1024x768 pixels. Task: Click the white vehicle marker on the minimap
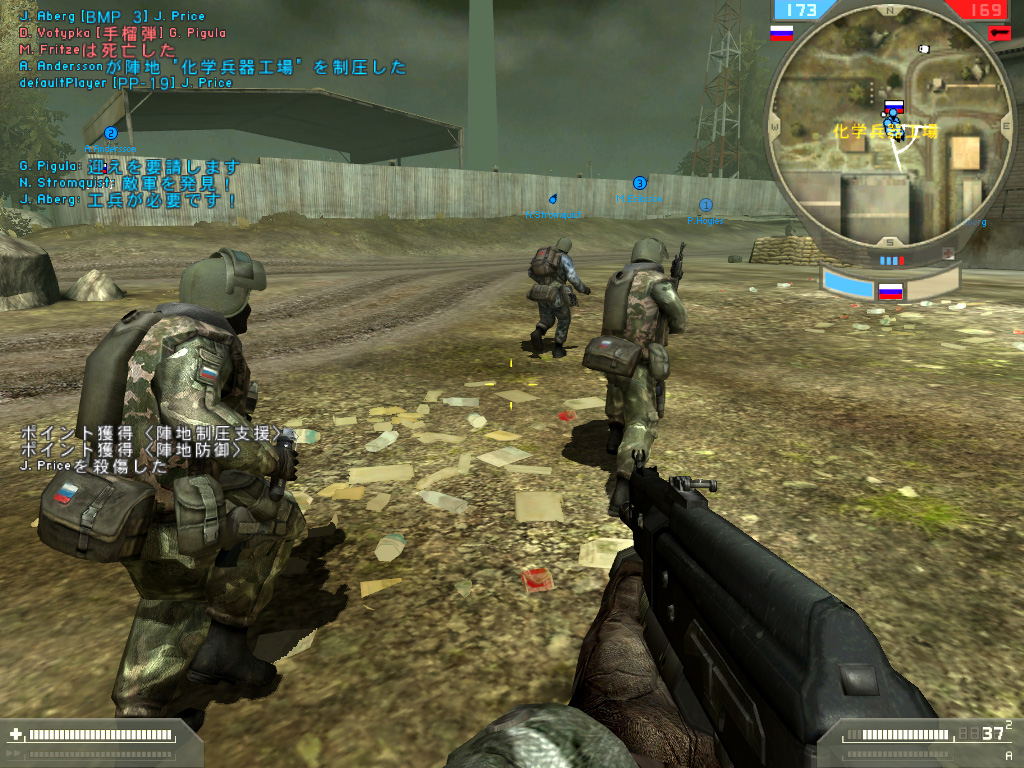pos(922,47)
